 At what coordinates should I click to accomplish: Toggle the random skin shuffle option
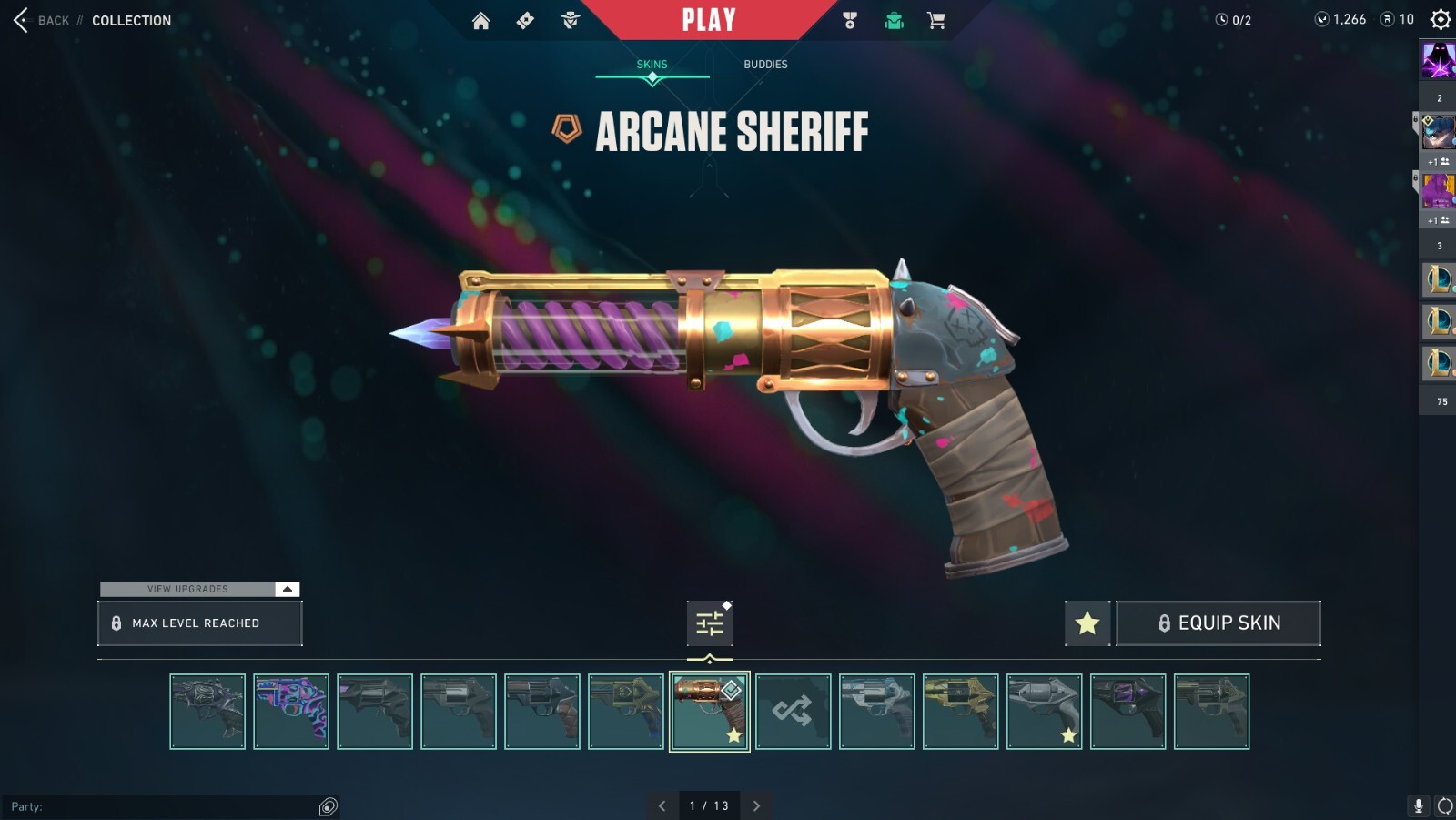point(792,711)
